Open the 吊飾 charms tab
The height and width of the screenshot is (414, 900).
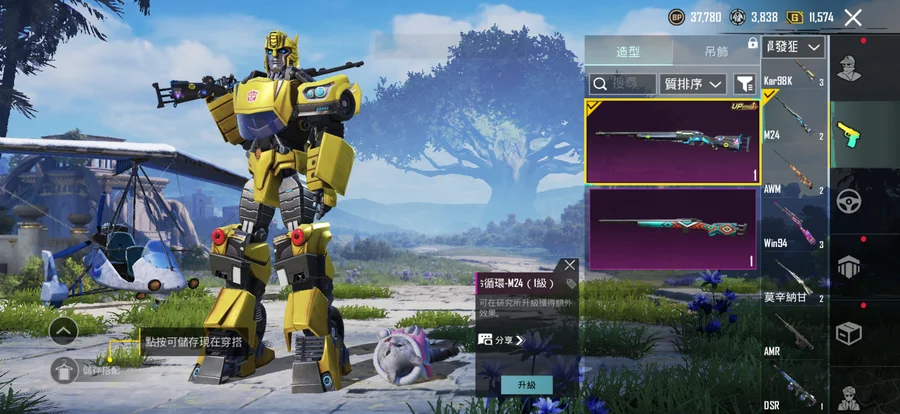click(715, 52)
